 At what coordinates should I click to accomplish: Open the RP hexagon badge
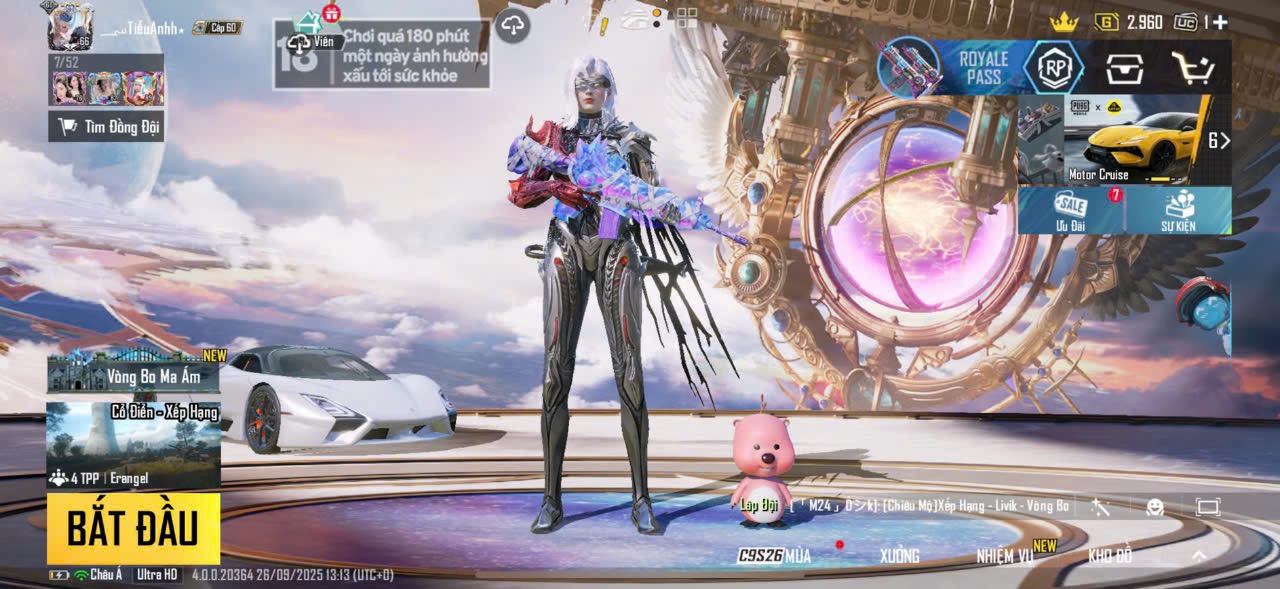pyautogui.click(x=1053, y=68)
